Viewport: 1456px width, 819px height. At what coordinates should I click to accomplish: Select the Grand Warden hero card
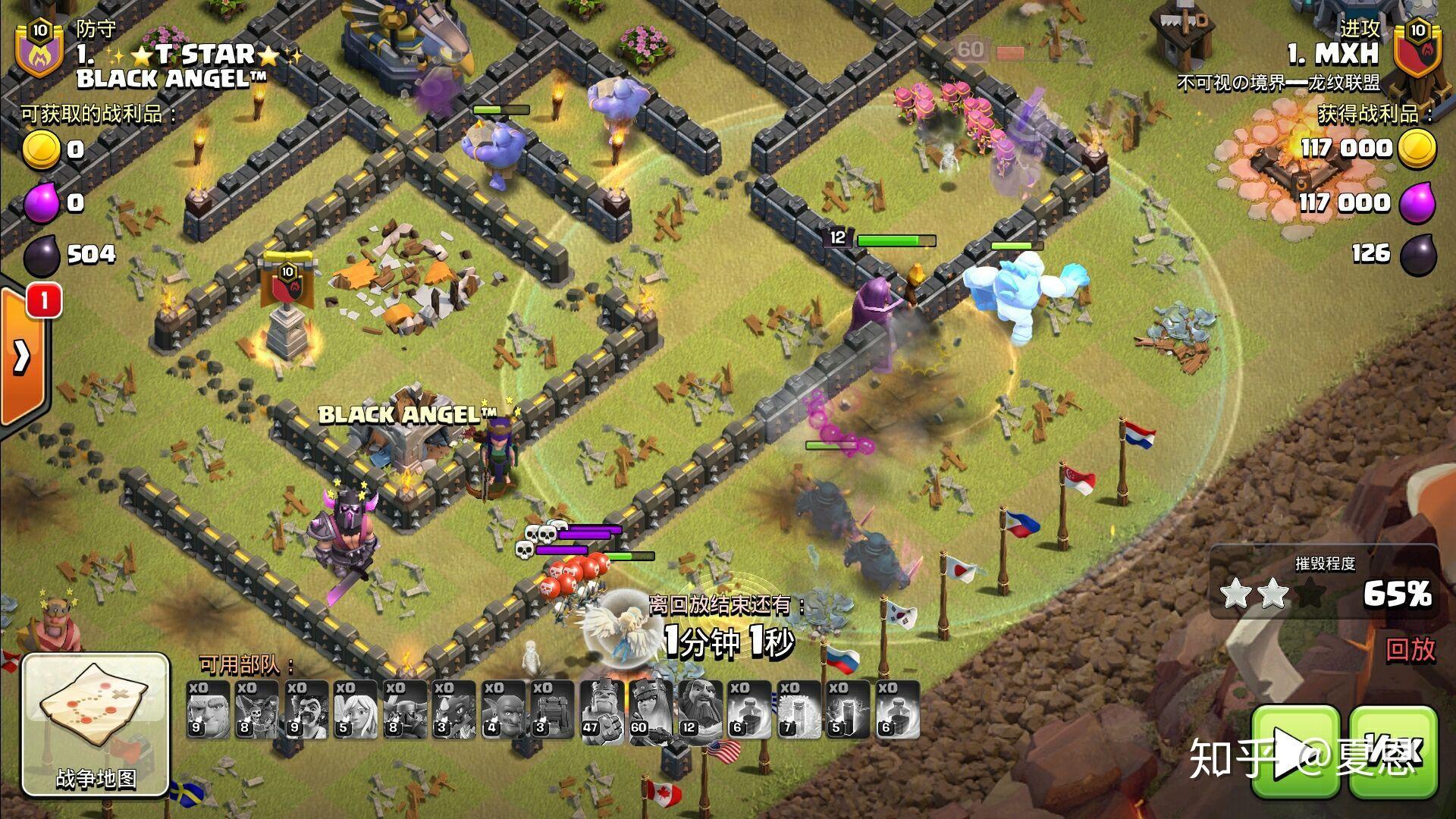coord(701,710)
